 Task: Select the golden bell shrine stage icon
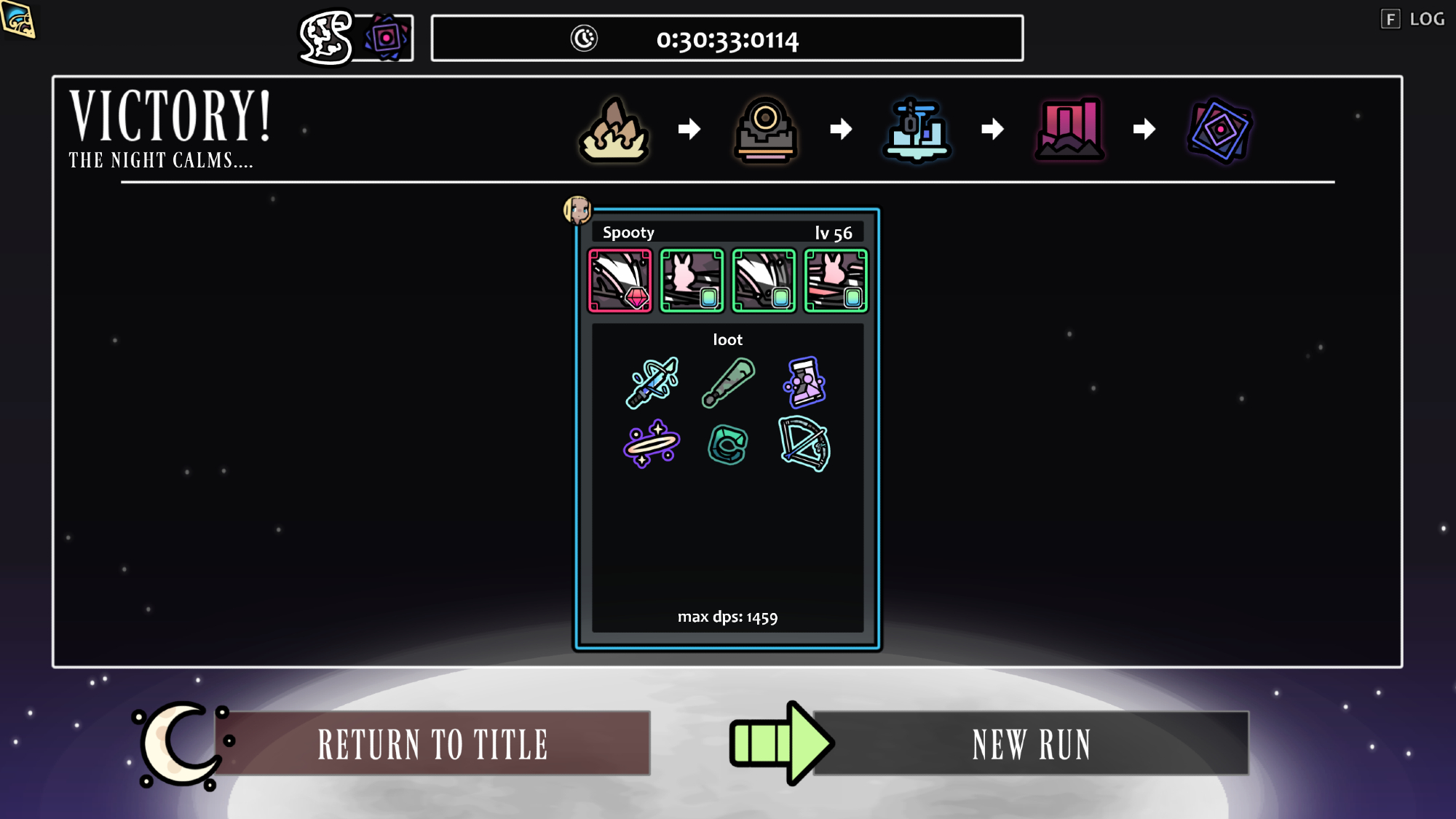pyautogui.click(x=765, y=130)
